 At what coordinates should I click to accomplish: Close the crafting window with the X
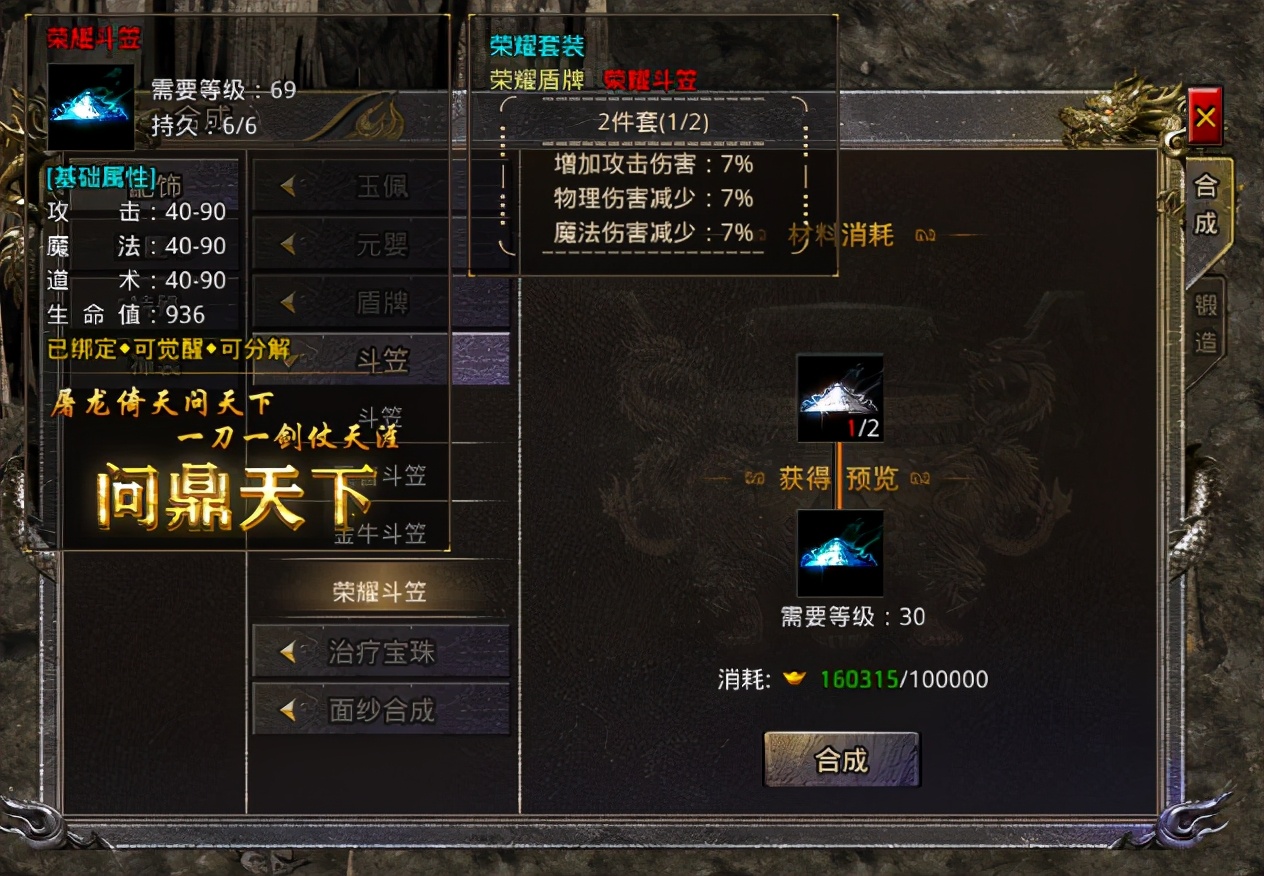tap(1205, 118)
